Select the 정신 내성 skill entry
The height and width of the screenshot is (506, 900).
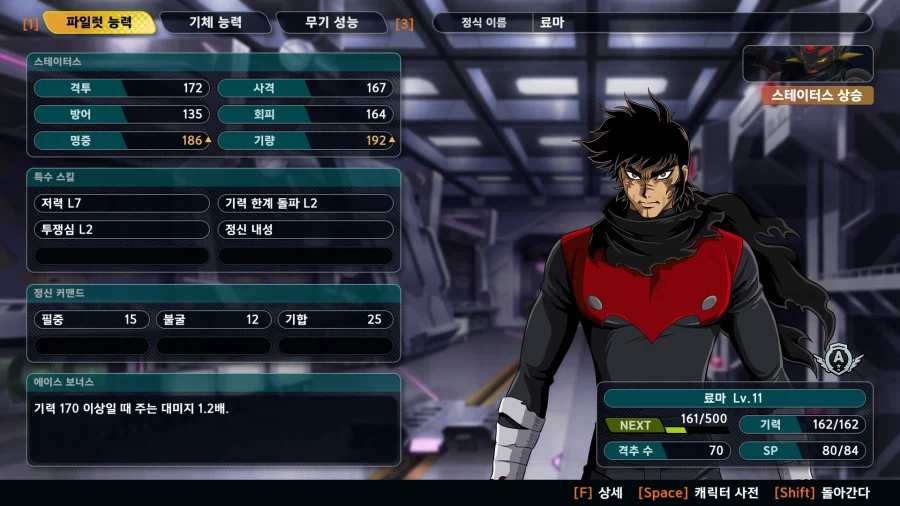coord(305,229)
